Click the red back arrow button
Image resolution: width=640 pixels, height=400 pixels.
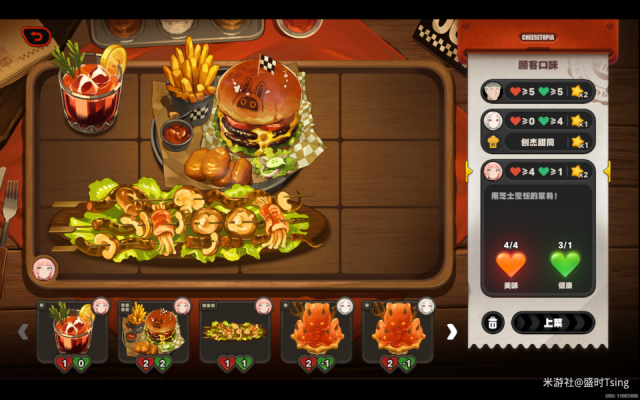[37, 37]
